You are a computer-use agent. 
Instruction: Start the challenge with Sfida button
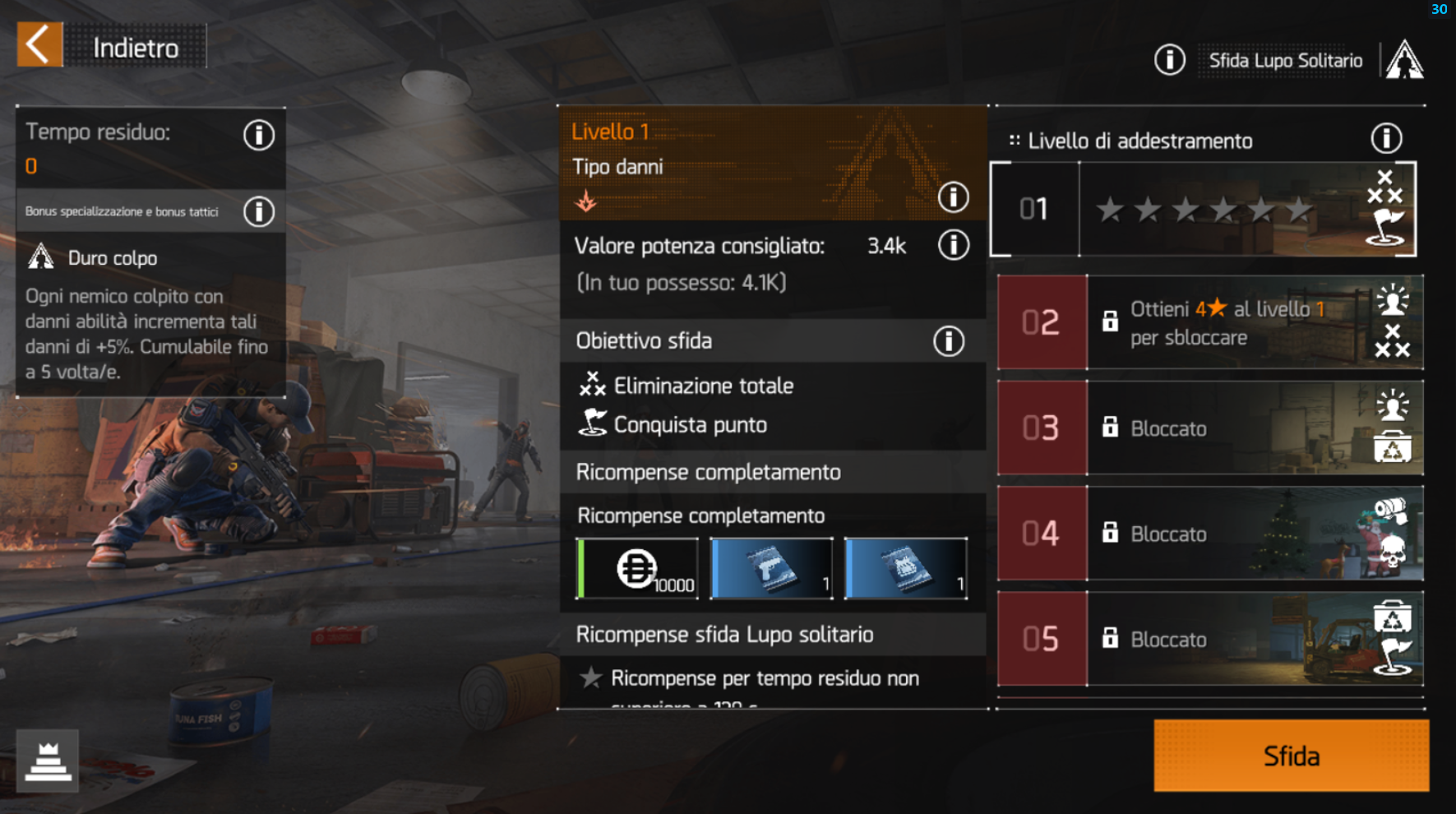point(1291,756)
